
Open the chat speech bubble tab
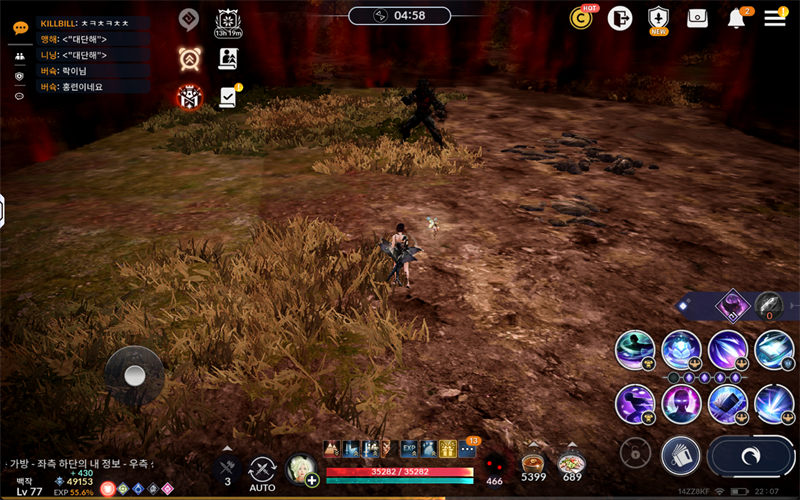pyautogui.click(x=20, y=28)
